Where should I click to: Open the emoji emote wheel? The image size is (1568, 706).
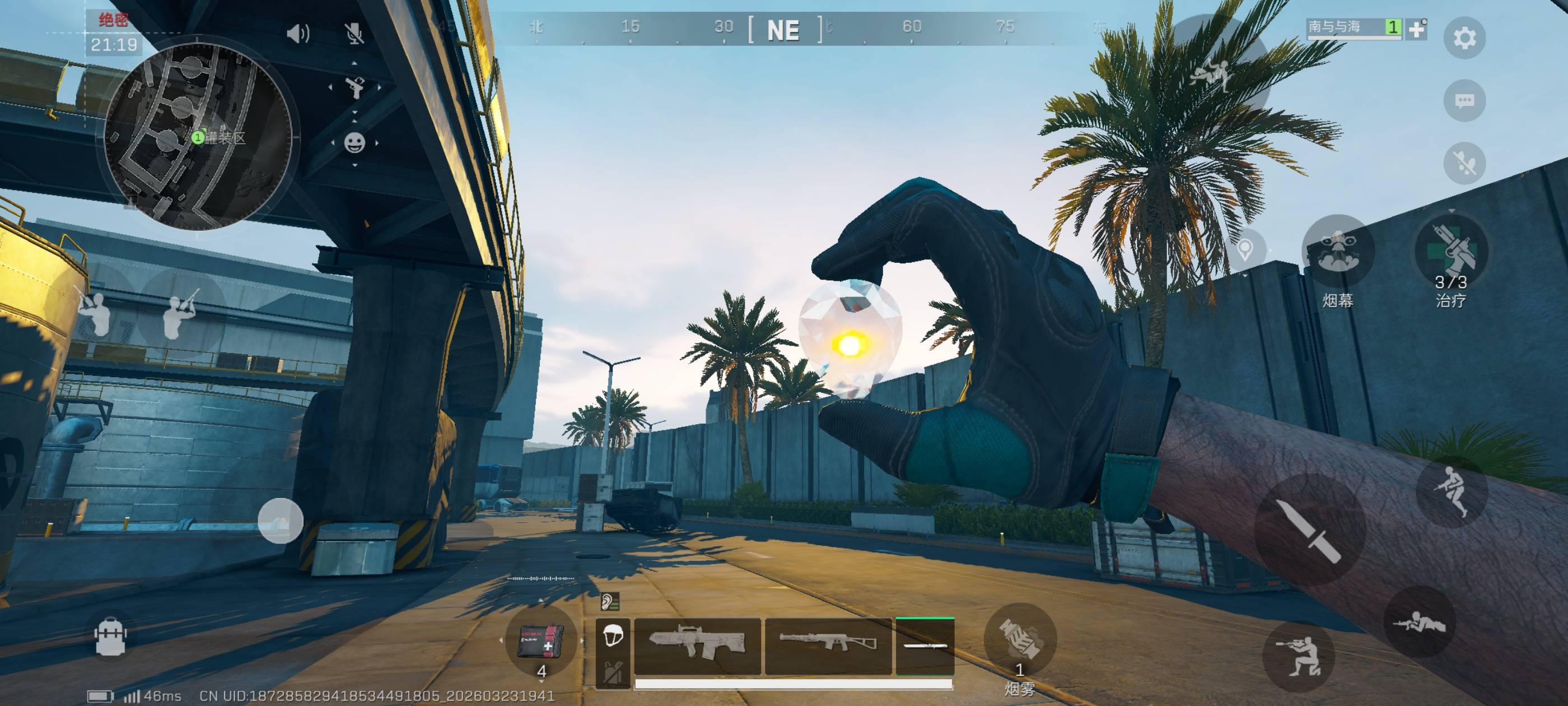point(354,143)
